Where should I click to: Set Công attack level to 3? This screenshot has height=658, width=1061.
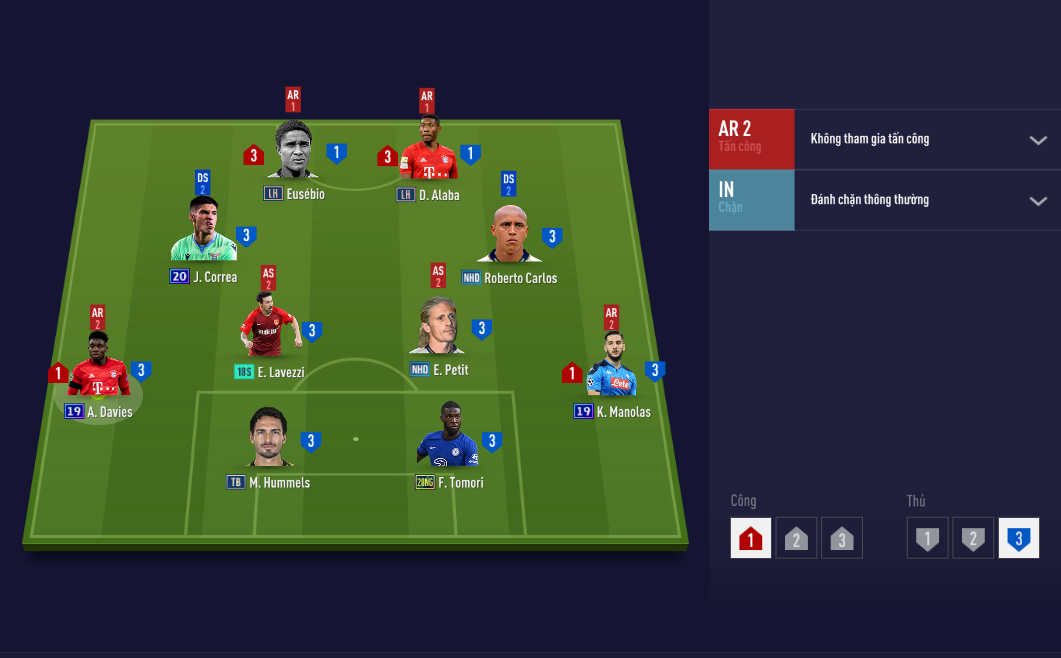[842, 539]
